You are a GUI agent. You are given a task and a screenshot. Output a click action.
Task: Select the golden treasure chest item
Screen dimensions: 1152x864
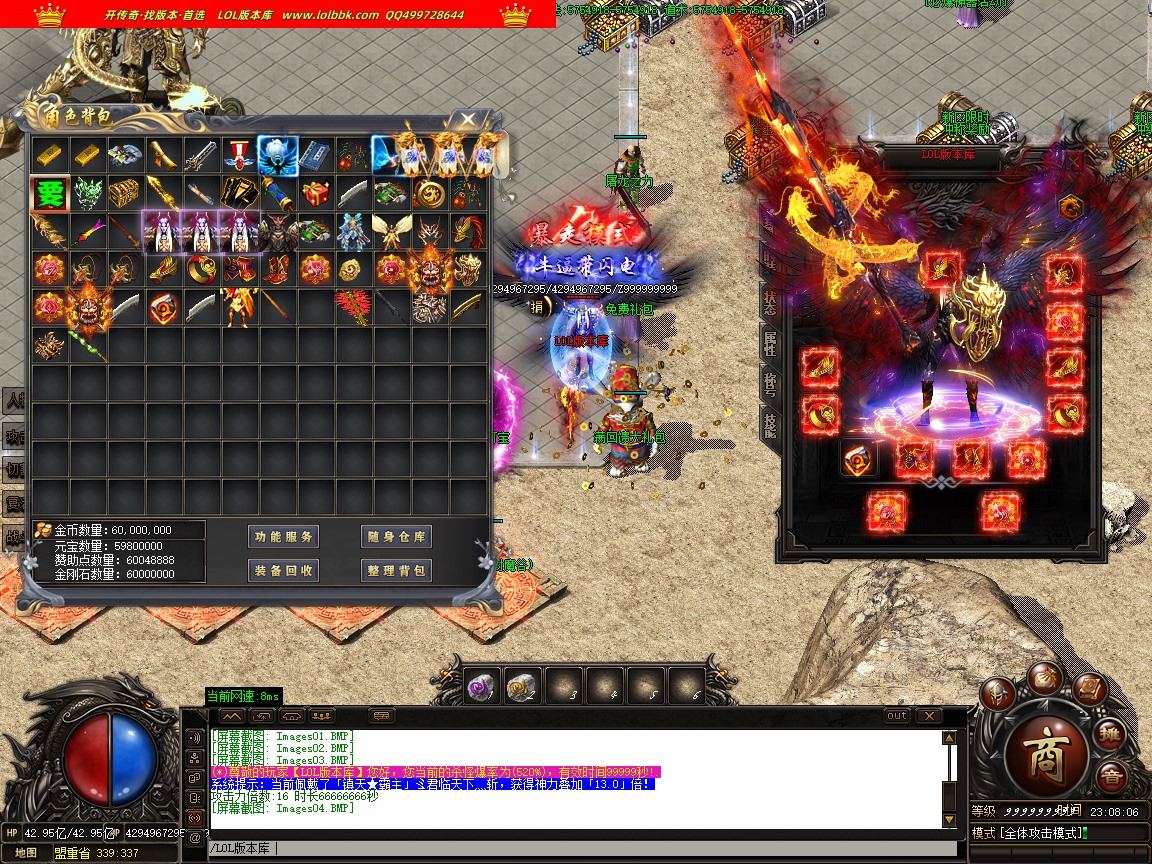(x=125, y=194)
